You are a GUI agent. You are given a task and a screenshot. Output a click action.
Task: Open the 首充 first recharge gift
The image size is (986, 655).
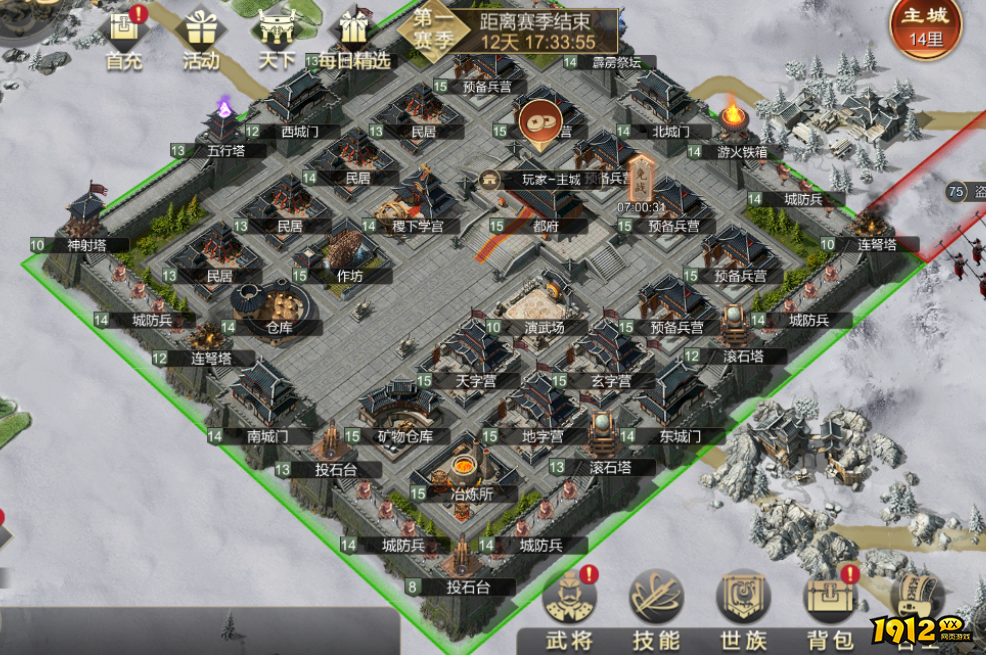tap(125, 38)
